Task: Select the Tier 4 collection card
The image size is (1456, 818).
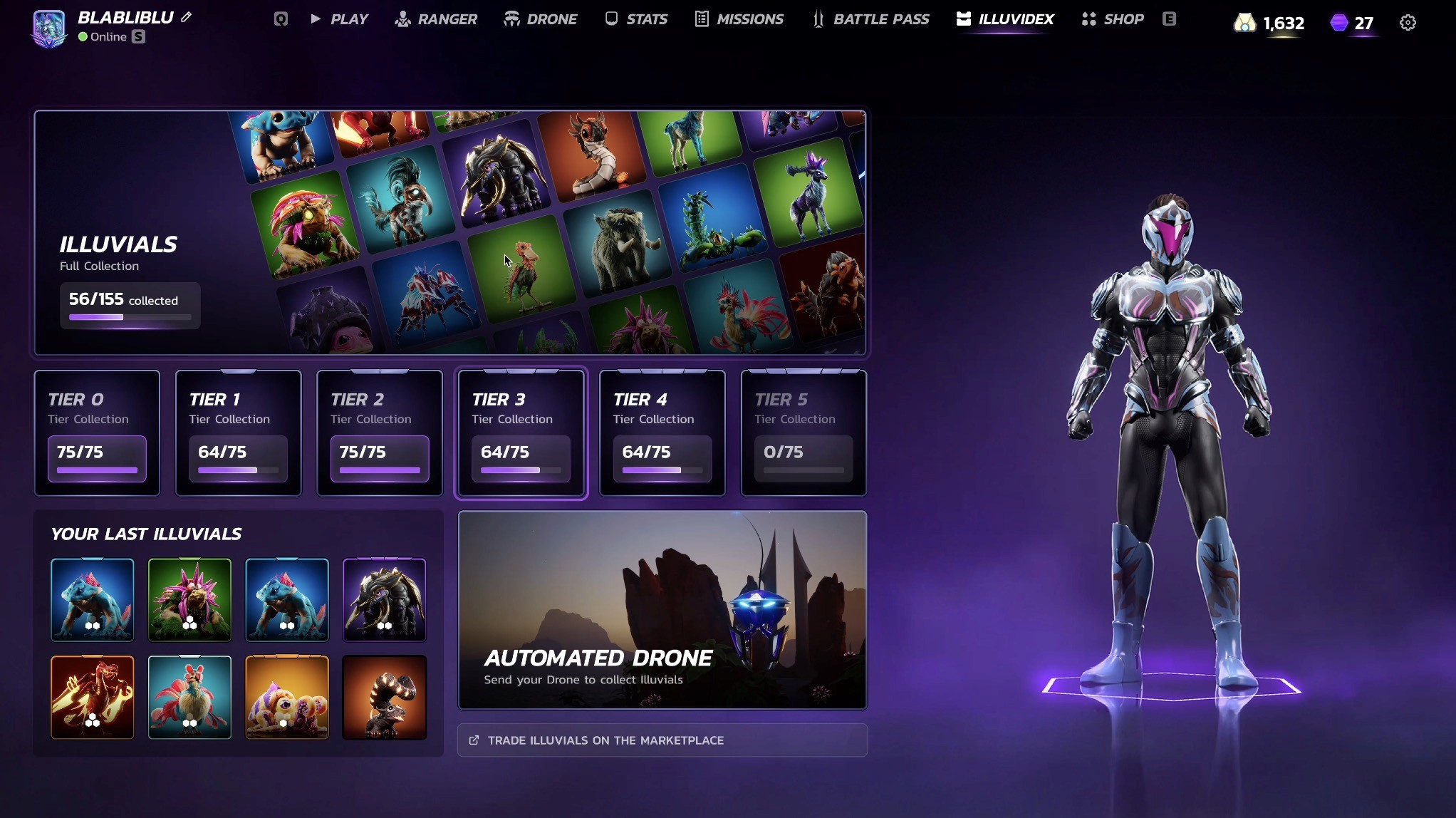Action: click(662, 433)
